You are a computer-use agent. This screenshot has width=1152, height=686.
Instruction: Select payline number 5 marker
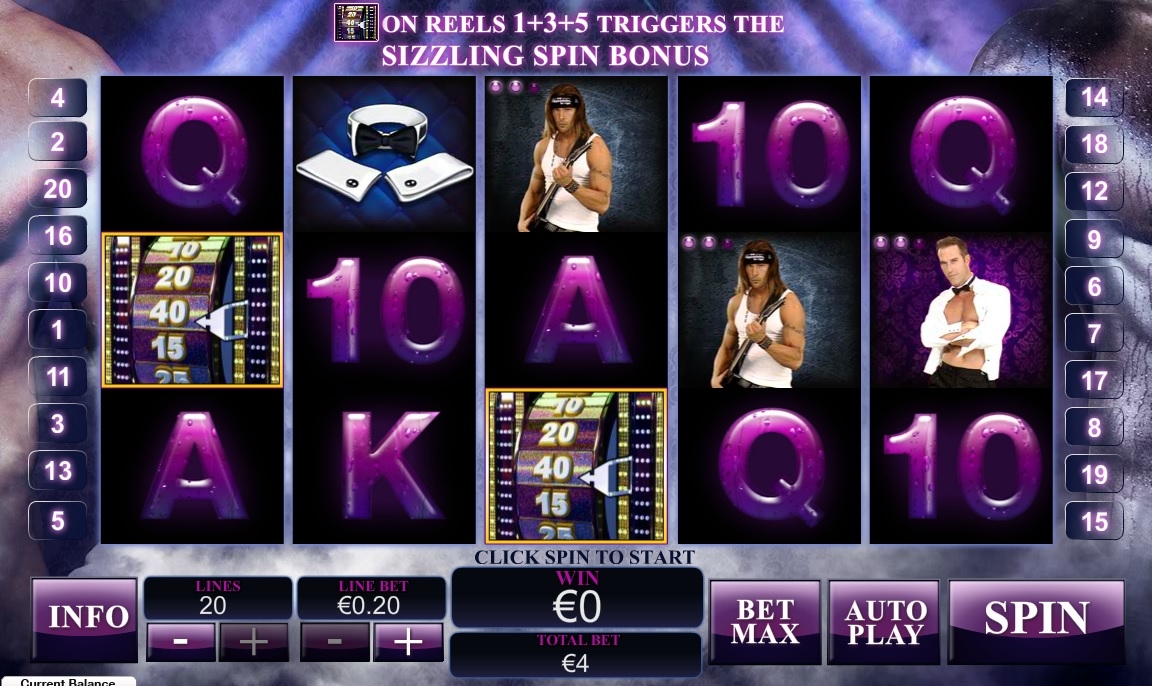click(x=58, y=520)
